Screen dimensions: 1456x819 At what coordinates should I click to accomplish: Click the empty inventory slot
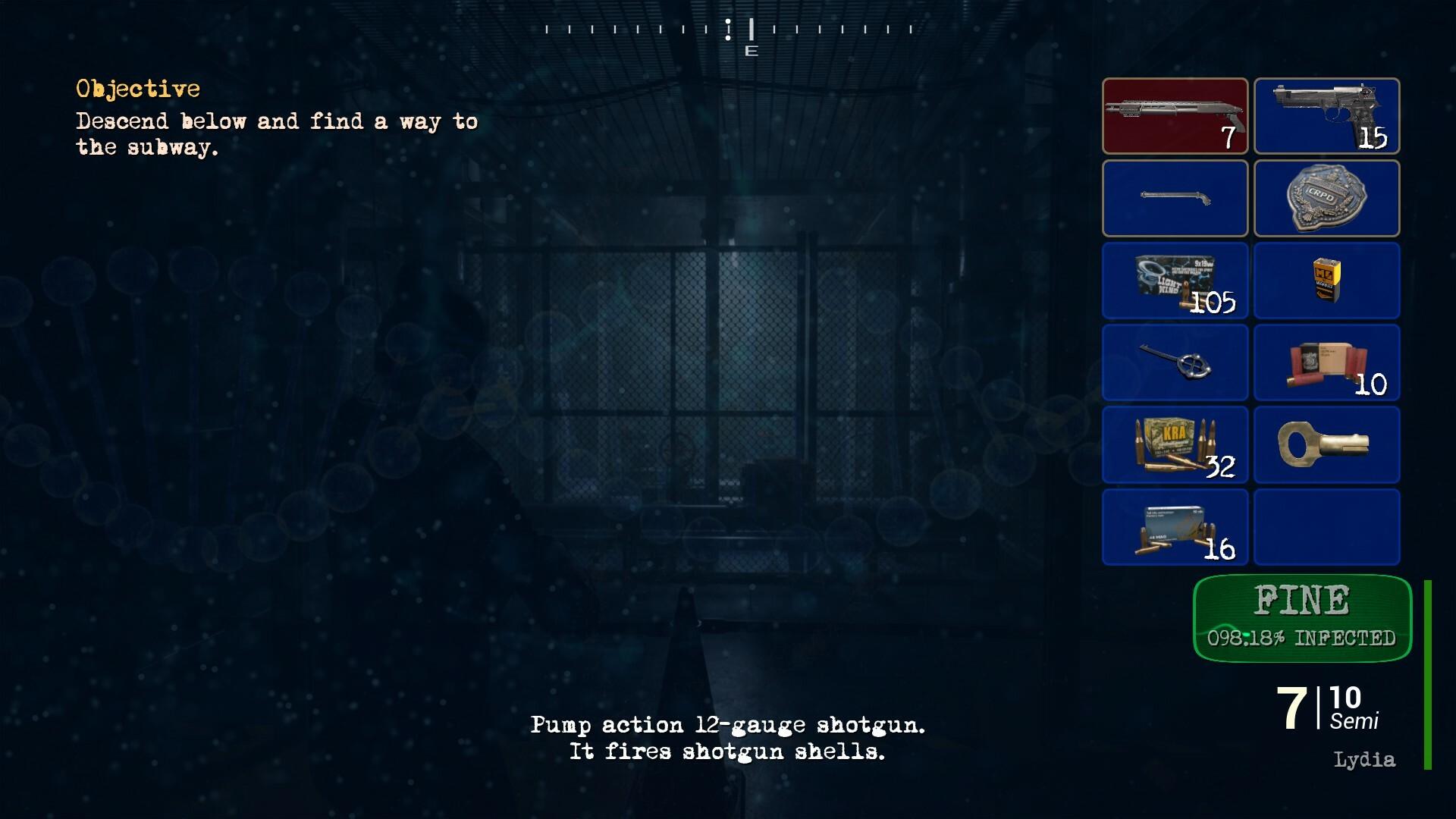click(x=1326, y=526)
